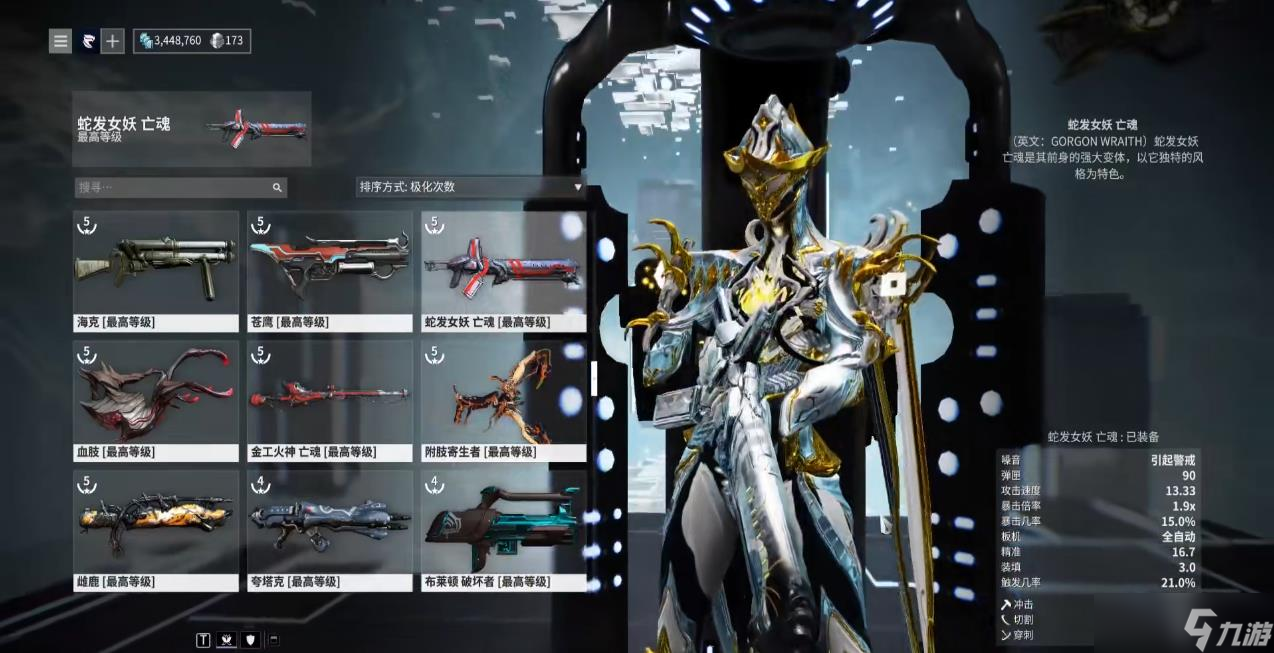
Task: Select the 金工火神 亡魂 rifle tile
Action: (330, 400)
